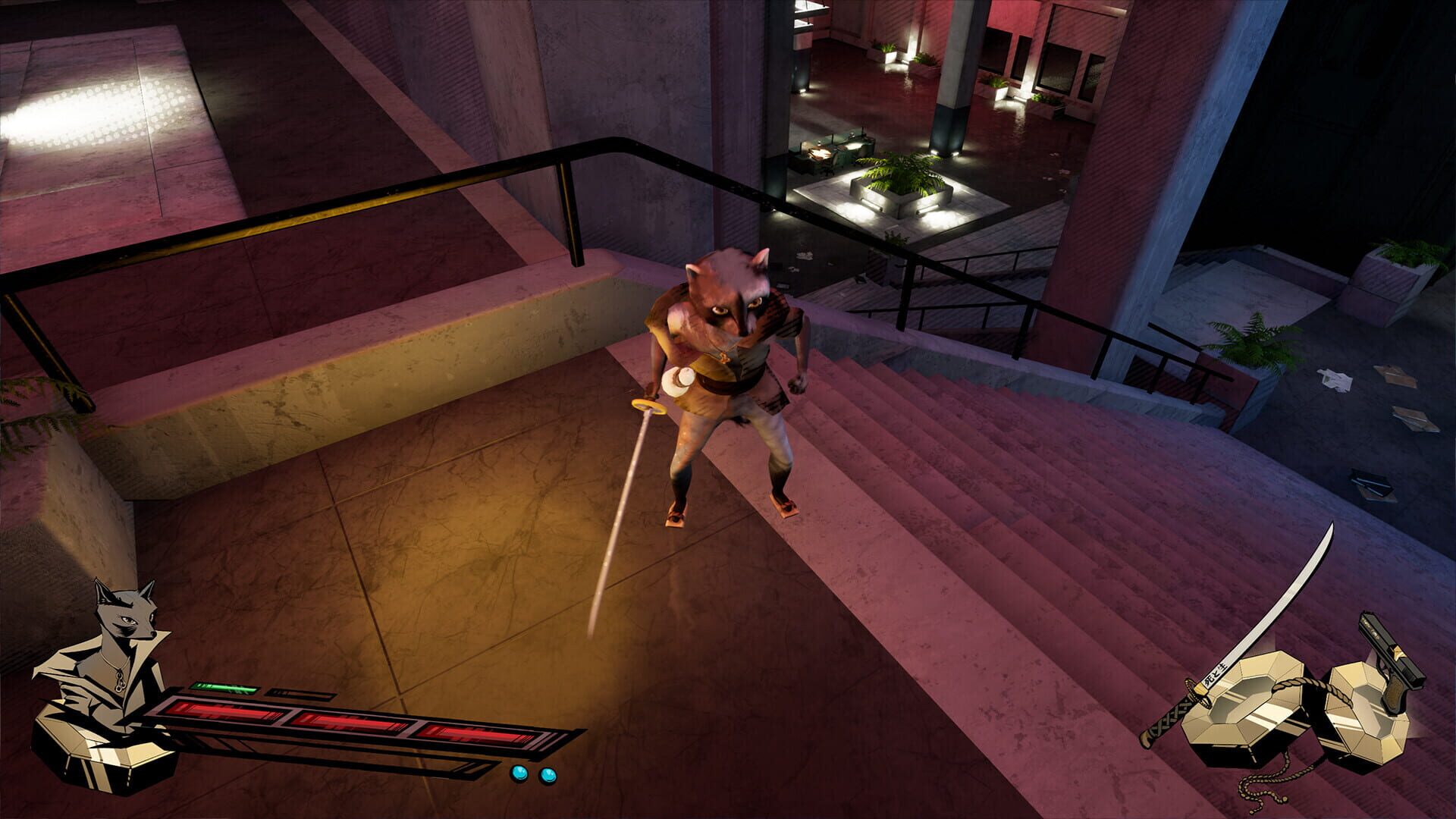Expand the middle red meter segment
1456x819 pixels.
(x=347, y=723)
